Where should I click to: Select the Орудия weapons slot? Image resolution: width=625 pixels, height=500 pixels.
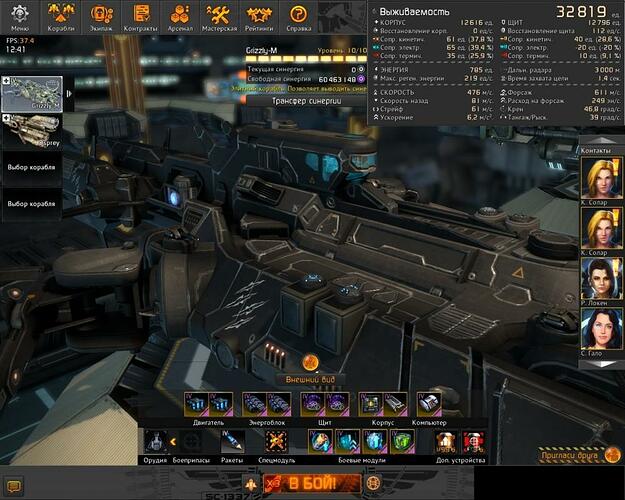click(155, 441)
